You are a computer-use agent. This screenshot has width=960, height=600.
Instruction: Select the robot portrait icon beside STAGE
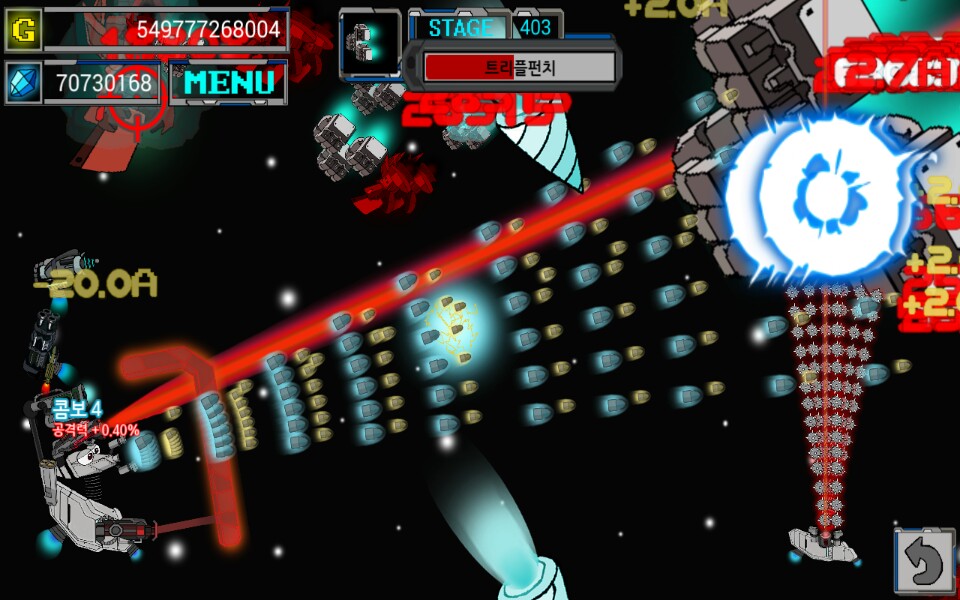pos(369,42)
